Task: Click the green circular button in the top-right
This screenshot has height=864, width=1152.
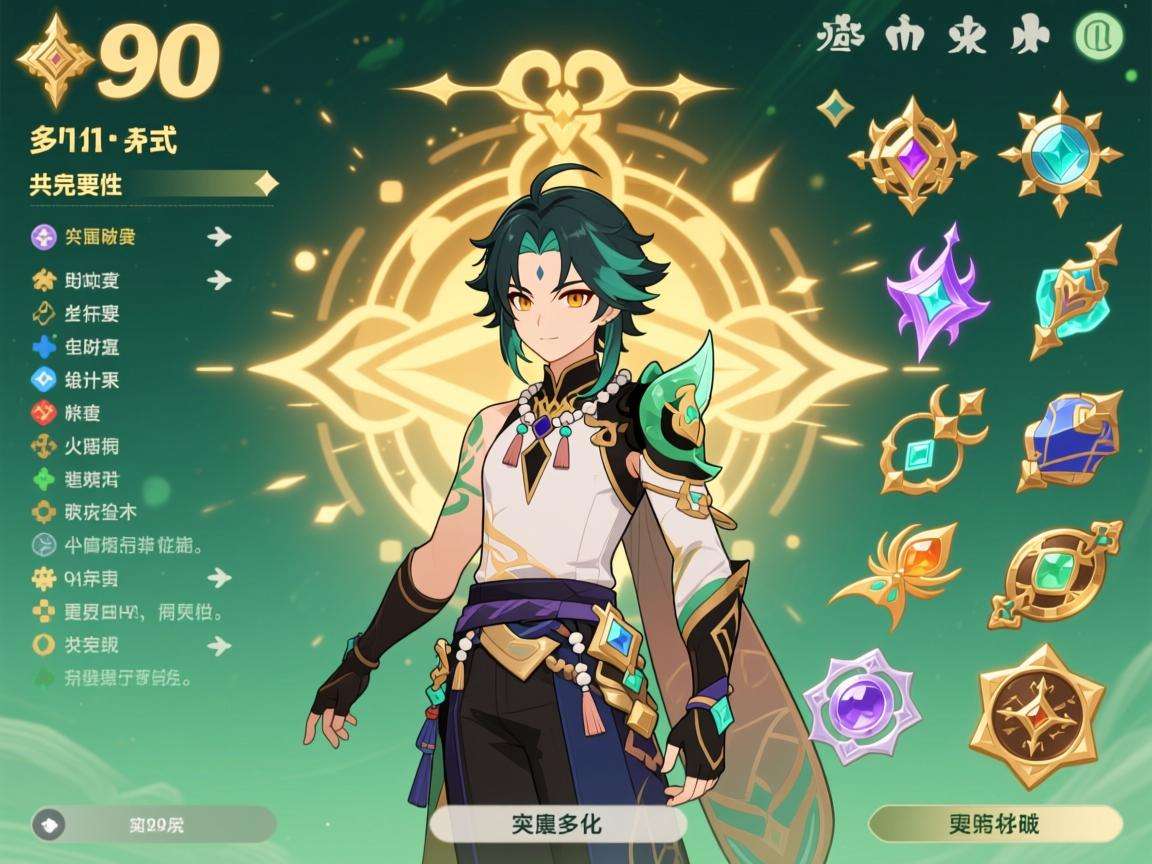Action: (x=1099, y=37)
